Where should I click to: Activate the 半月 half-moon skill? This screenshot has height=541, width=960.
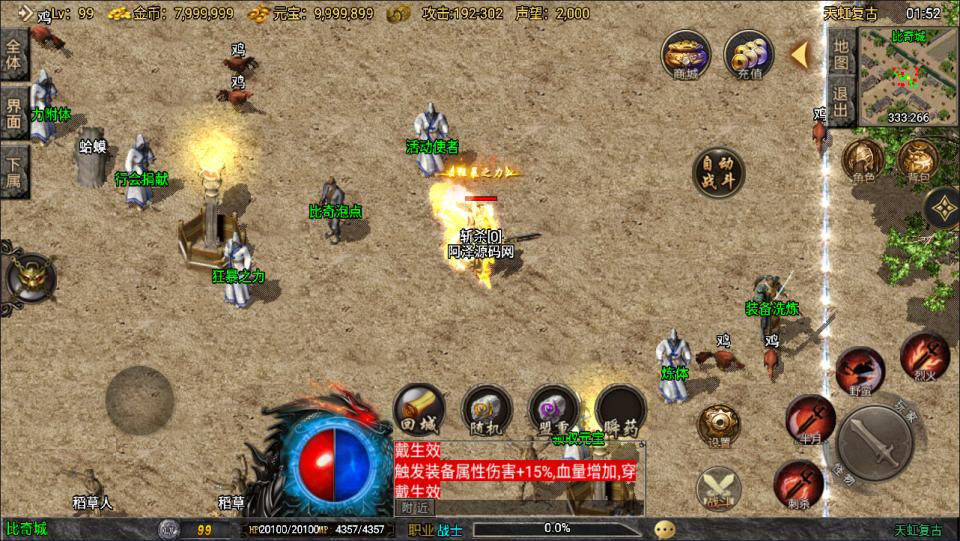pyautogui.click(x=810, y=418)
